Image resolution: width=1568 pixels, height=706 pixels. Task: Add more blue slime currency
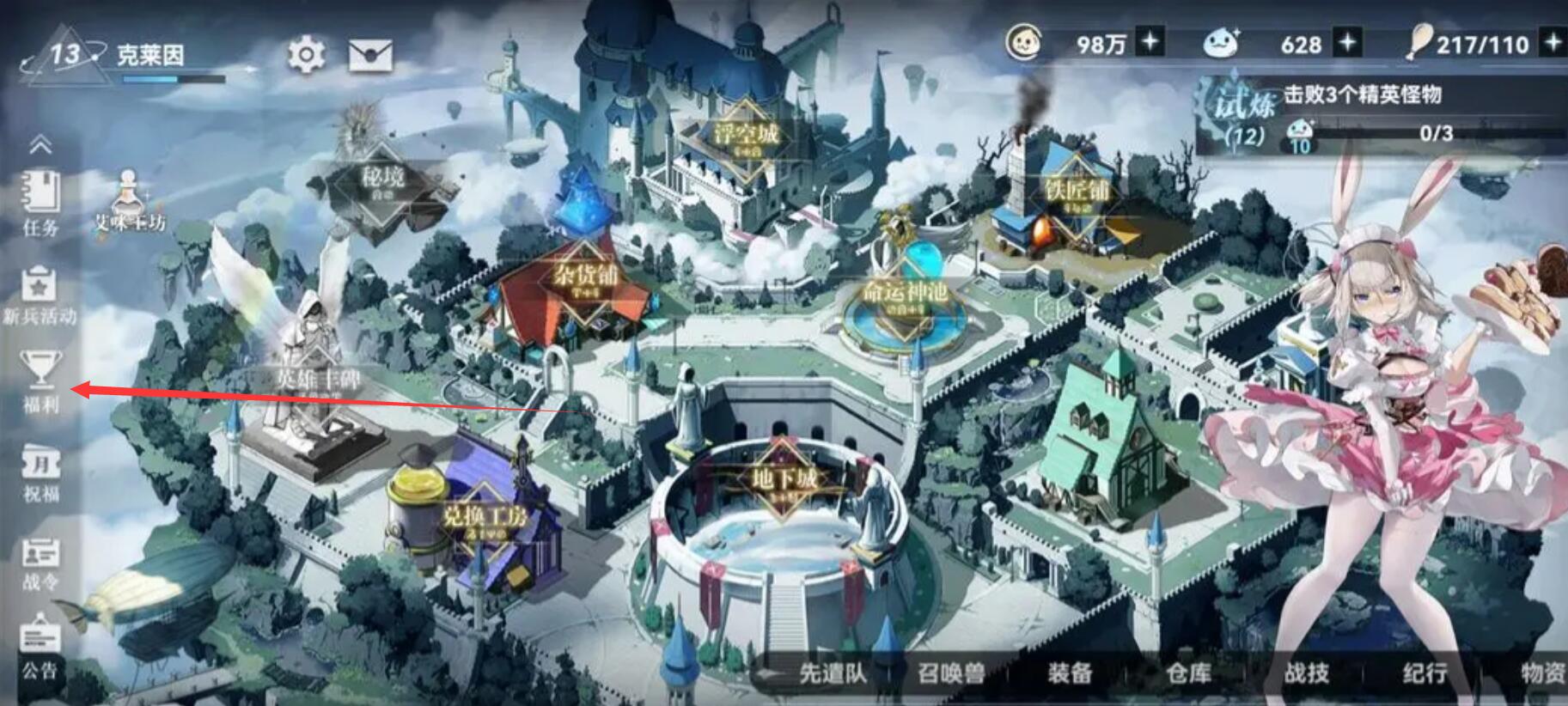click(1346, 42)
